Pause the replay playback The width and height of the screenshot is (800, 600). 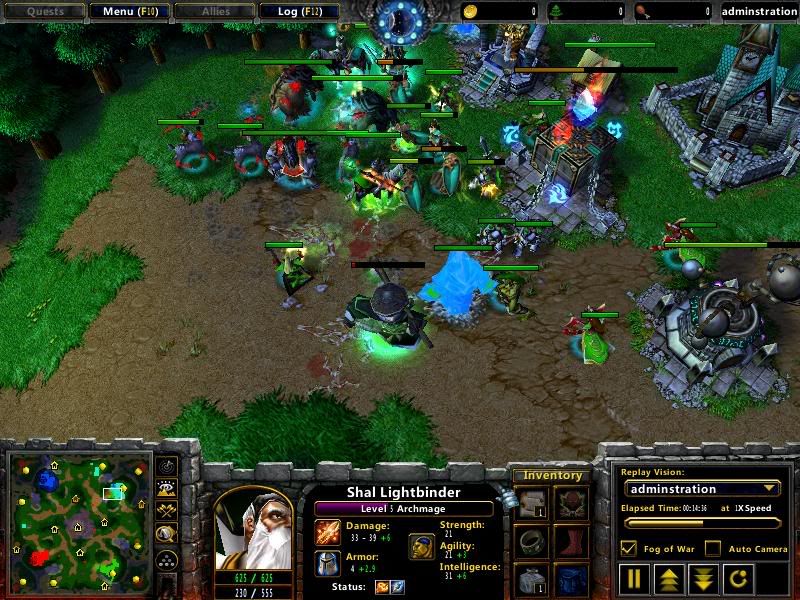[635, 579]
